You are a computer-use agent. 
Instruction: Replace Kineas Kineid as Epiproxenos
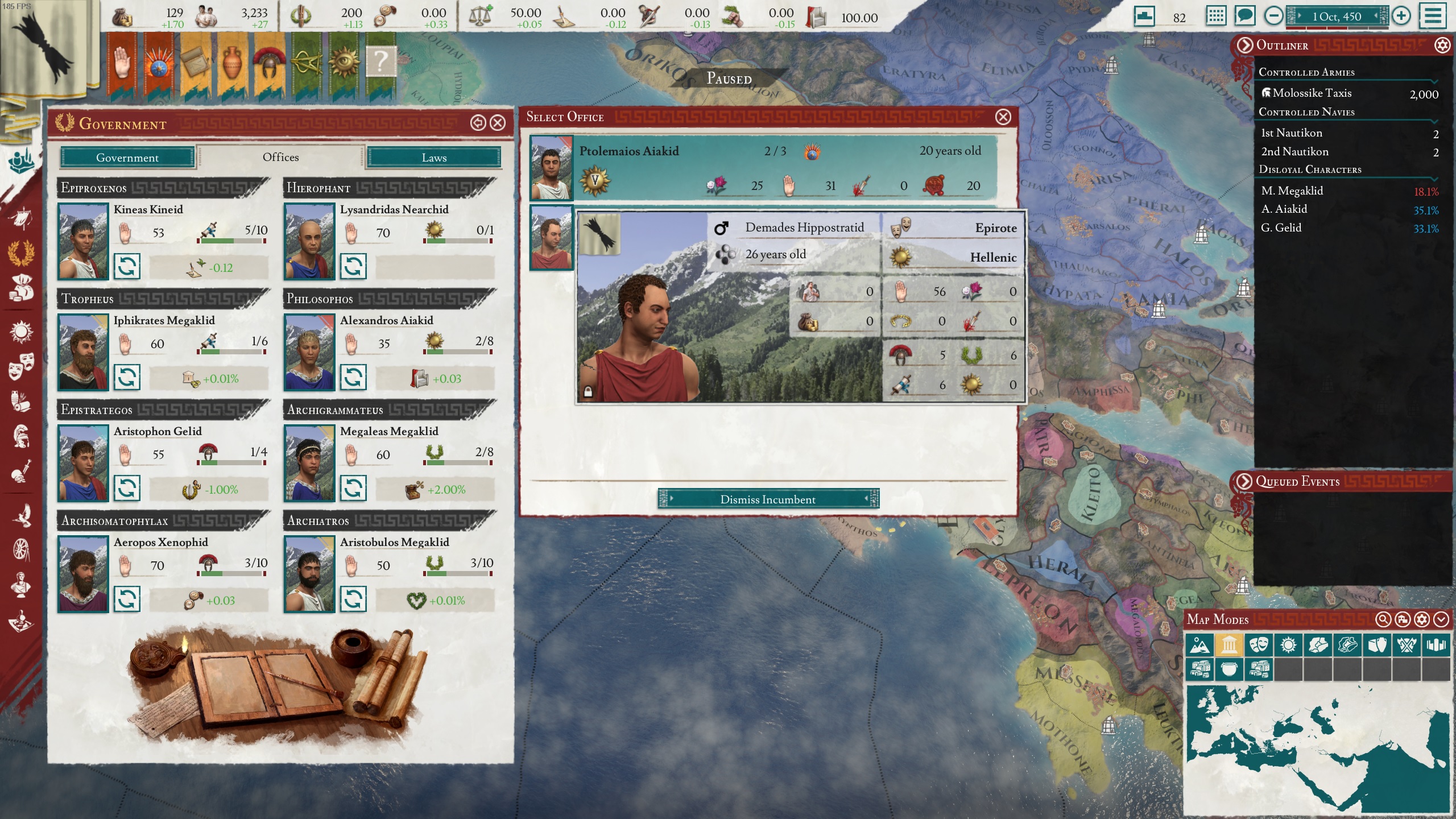(127, 266)
